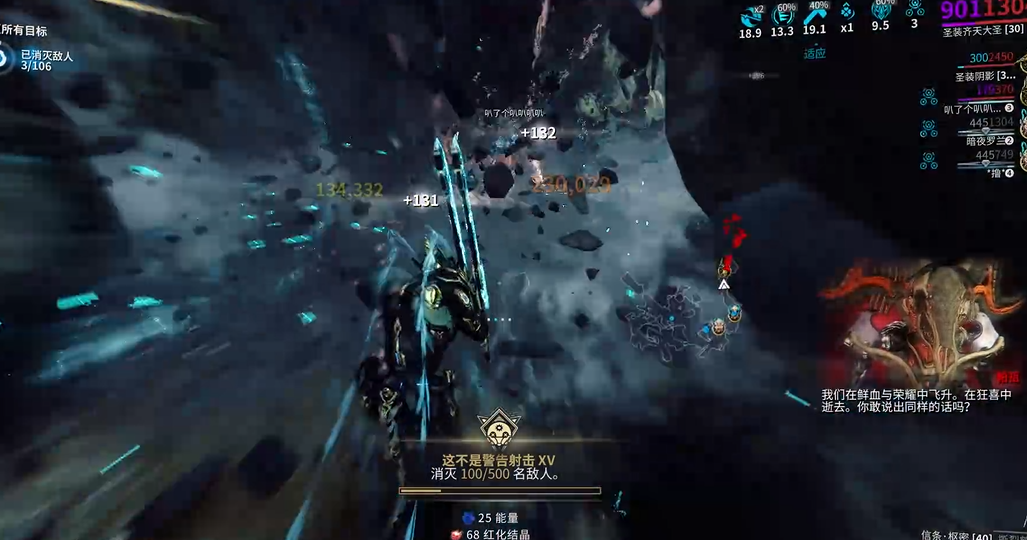Click the four-leaf clover x1 buff icon
This screenshot has height=540, width=1027.
coord(847,12)
